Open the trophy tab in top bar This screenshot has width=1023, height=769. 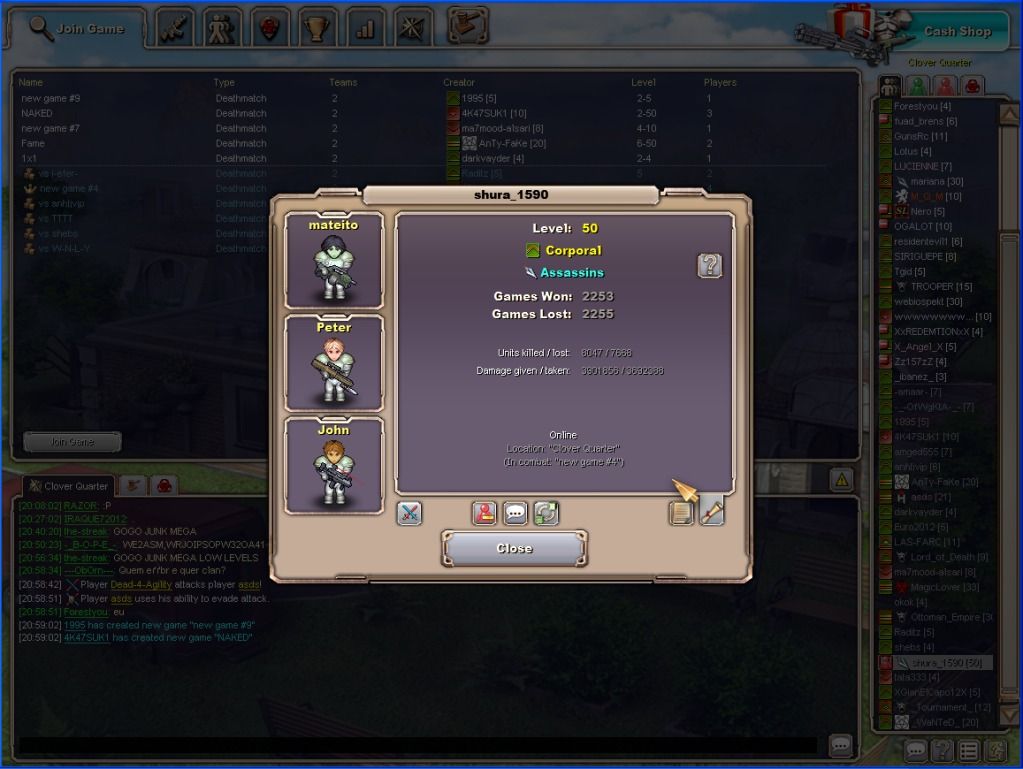click(317, 27)
